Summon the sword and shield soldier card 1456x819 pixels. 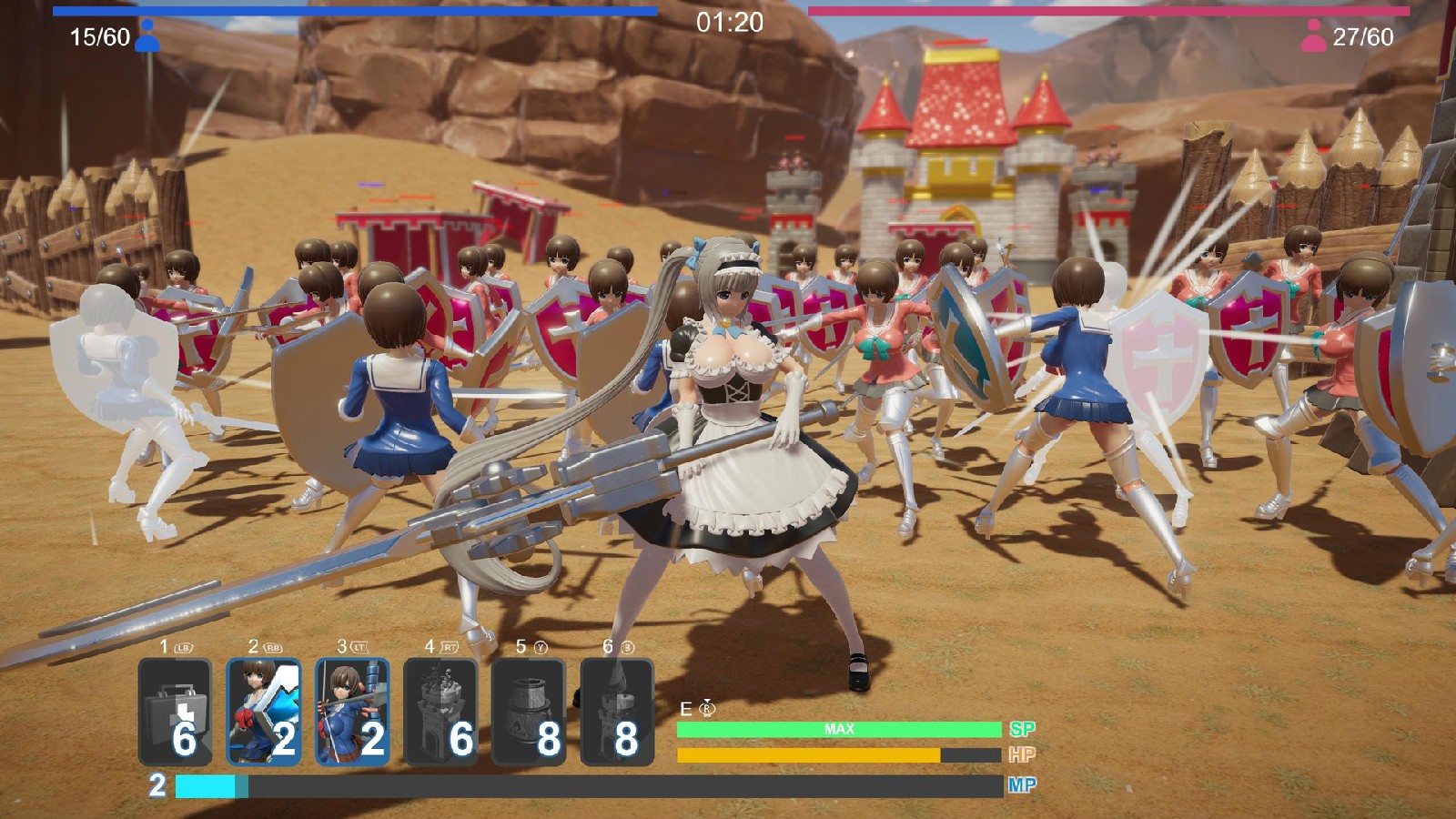pos(264,712)
